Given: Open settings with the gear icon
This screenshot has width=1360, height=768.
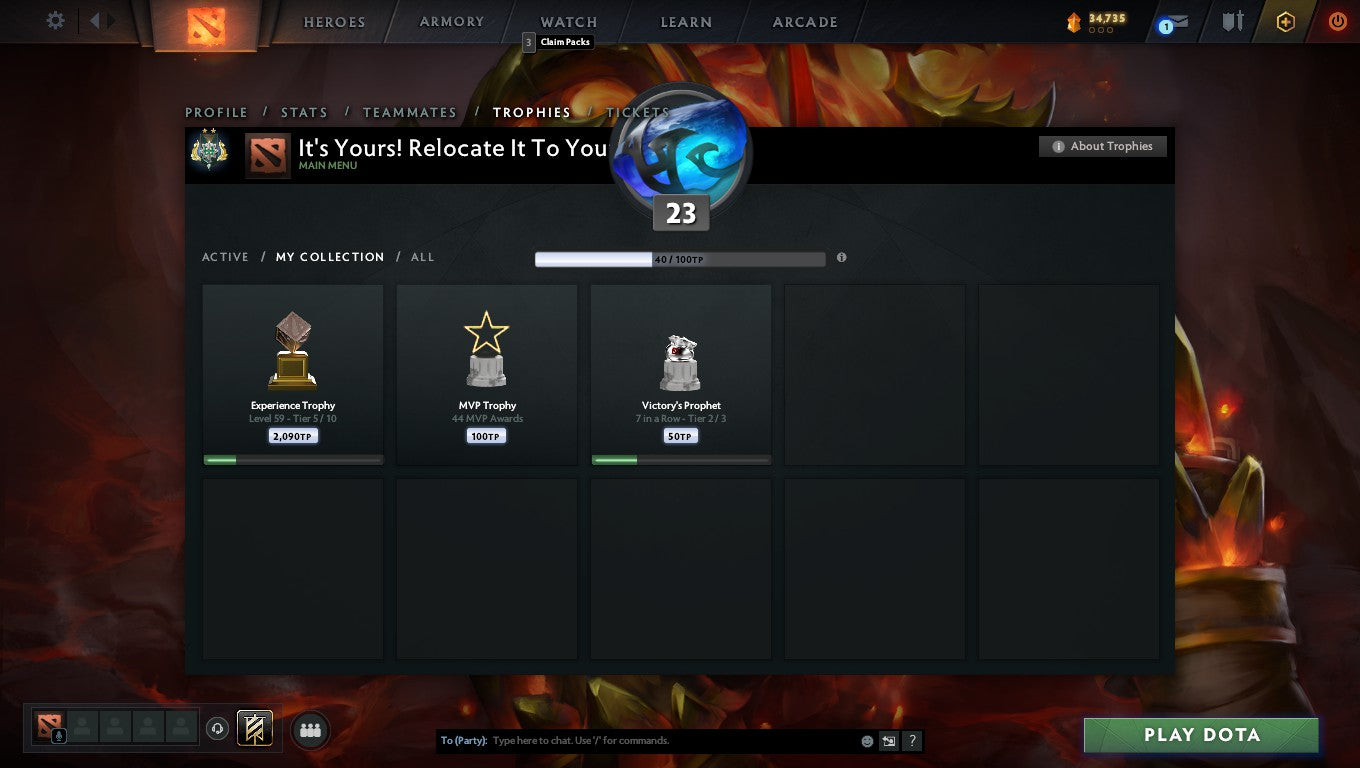Looking at the screenshot, I should (x=55, y=20).
